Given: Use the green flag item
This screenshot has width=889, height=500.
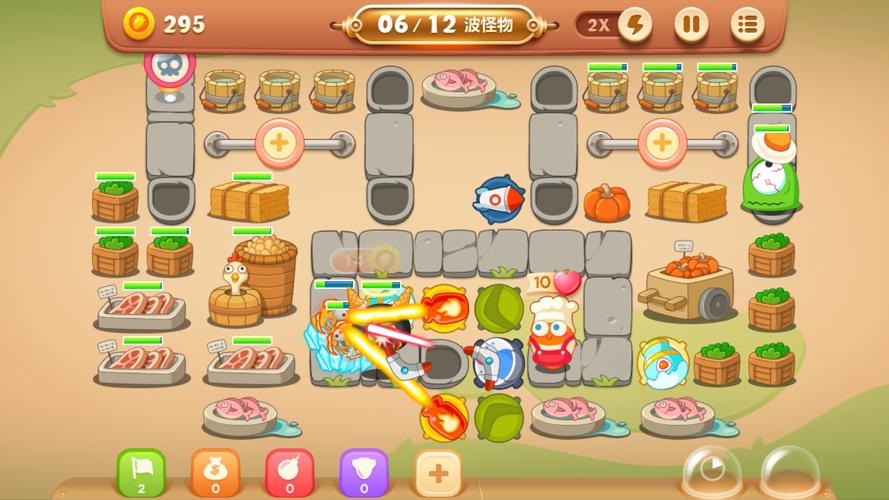Looking at the screenshot, I should [x=142, y=472].
